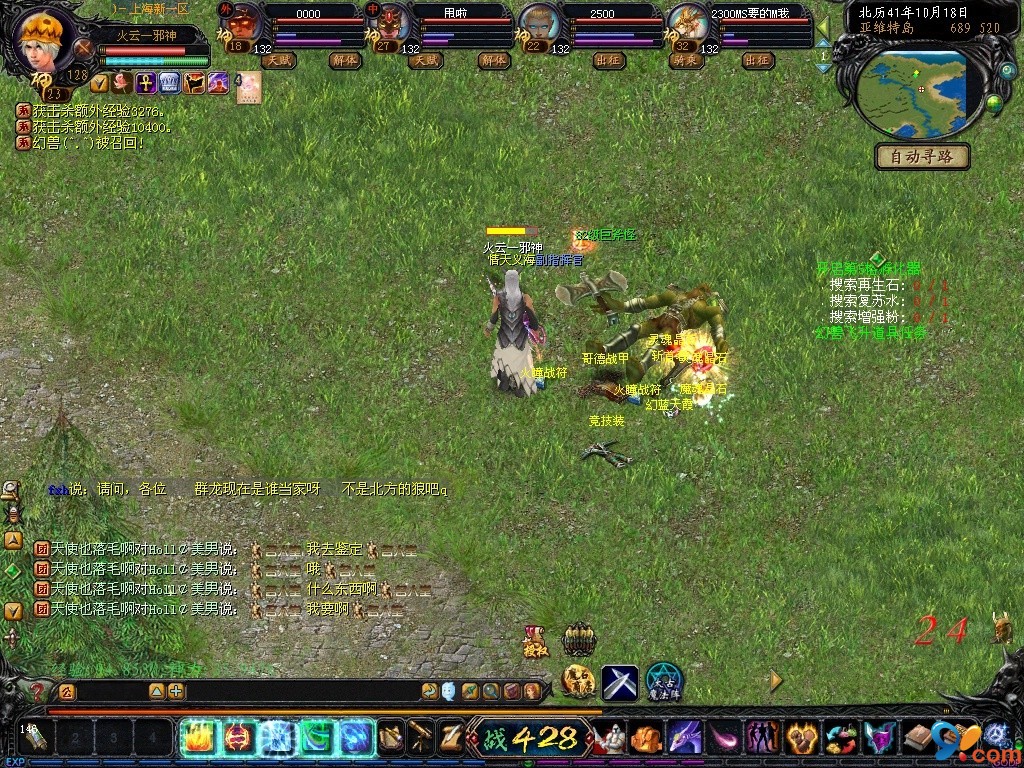Click the red question mark help button

tap(38, 691)
